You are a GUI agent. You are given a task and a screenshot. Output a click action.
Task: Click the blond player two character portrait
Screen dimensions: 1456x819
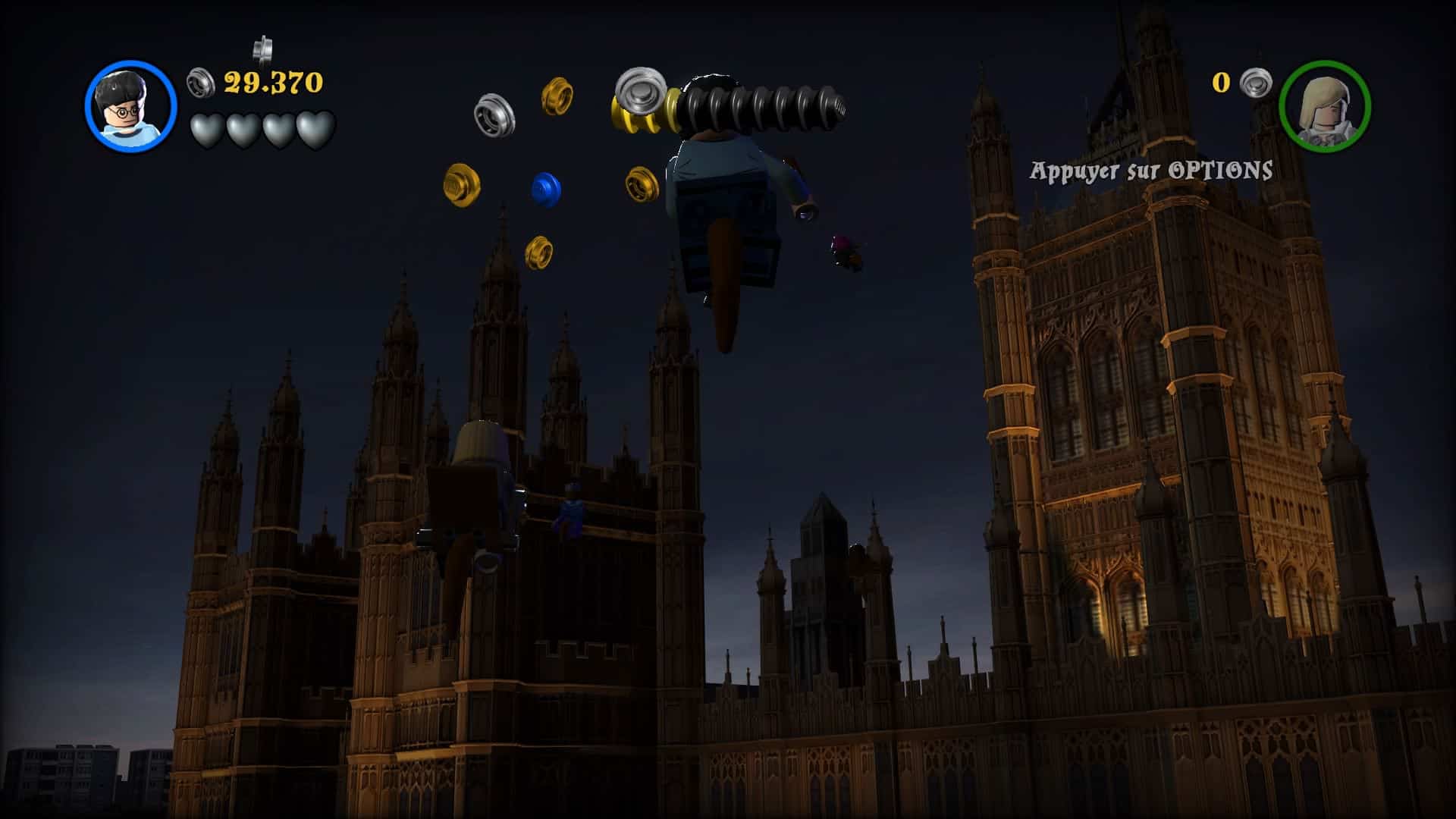[1324, 106]
